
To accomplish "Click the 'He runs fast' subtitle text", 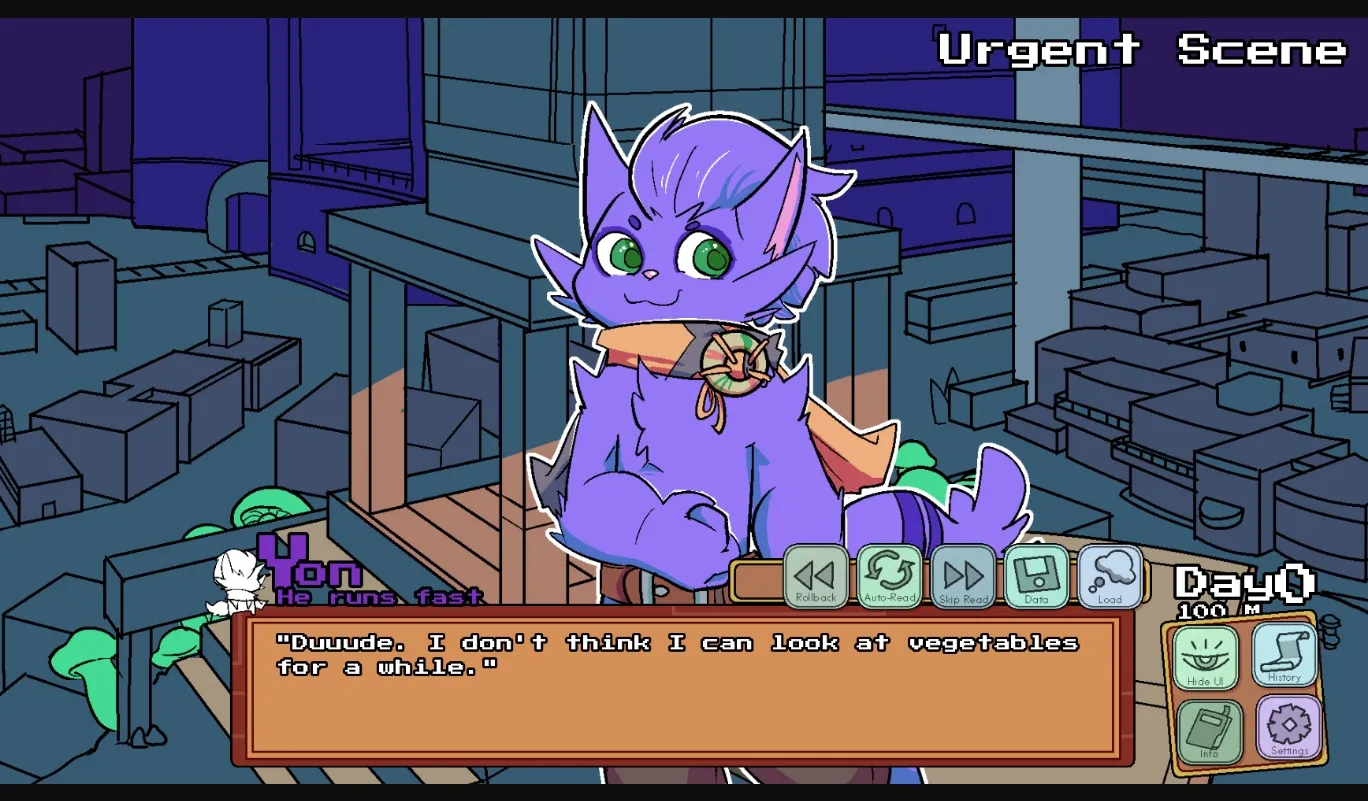I will pyautogui.click(x=377, y=597).
